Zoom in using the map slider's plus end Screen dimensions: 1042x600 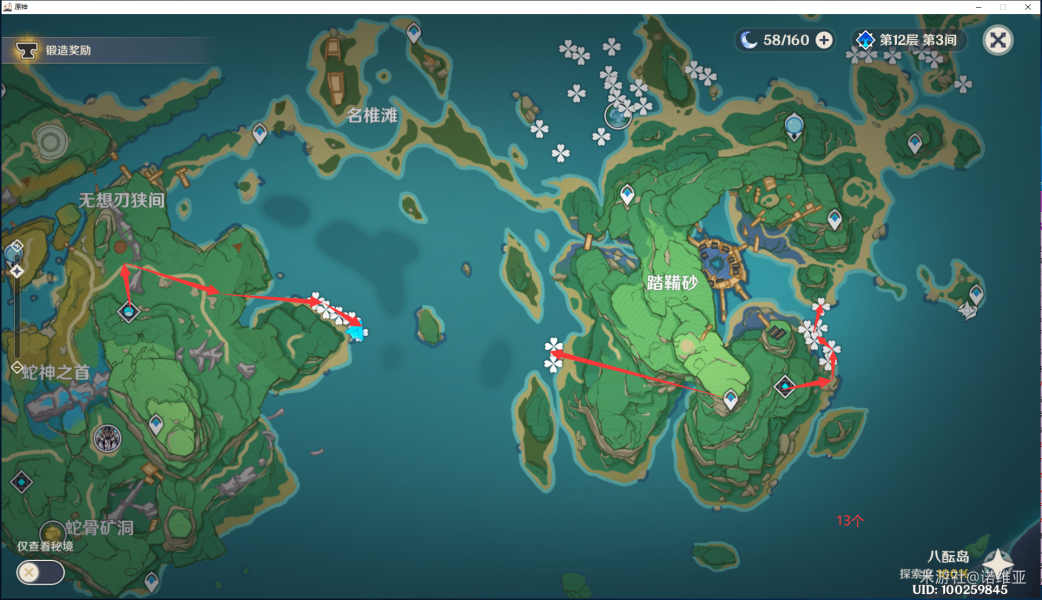pos(15,247)
